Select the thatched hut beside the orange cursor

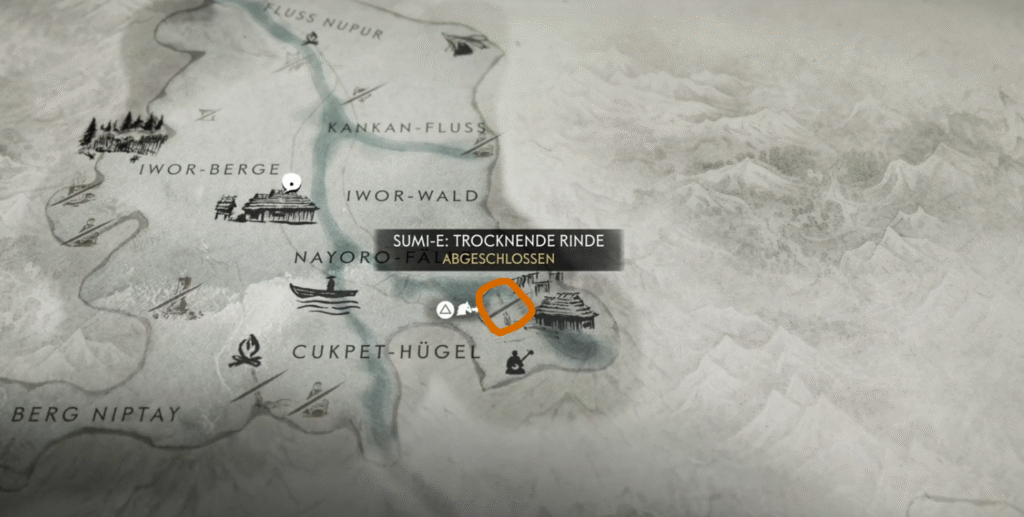566,311
